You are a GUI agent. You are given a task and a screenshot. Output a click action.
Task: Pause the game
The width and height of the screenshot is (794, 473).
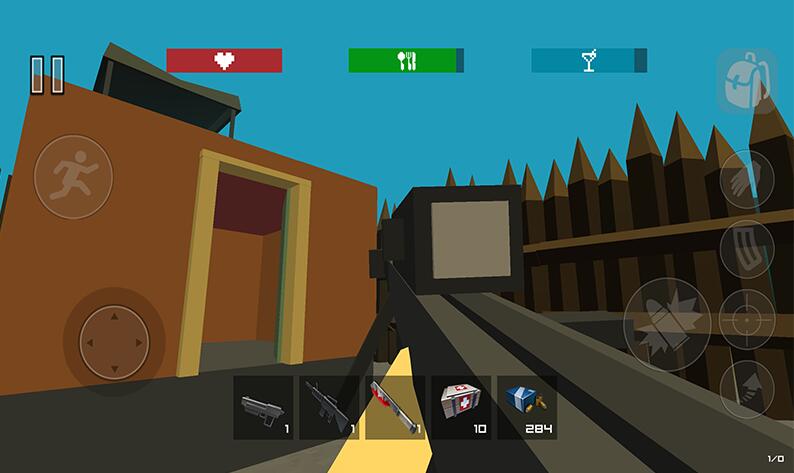(46, 75)
